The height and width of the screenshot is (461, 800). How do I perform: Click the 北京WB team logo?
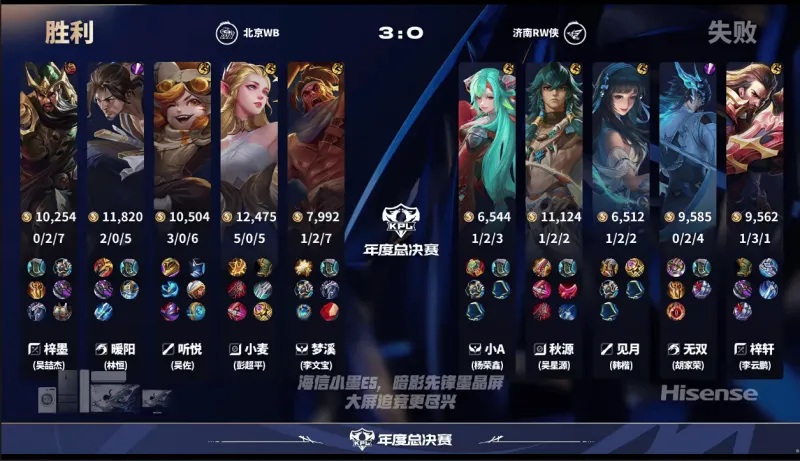pyautogui.click(x=227, y=32)
